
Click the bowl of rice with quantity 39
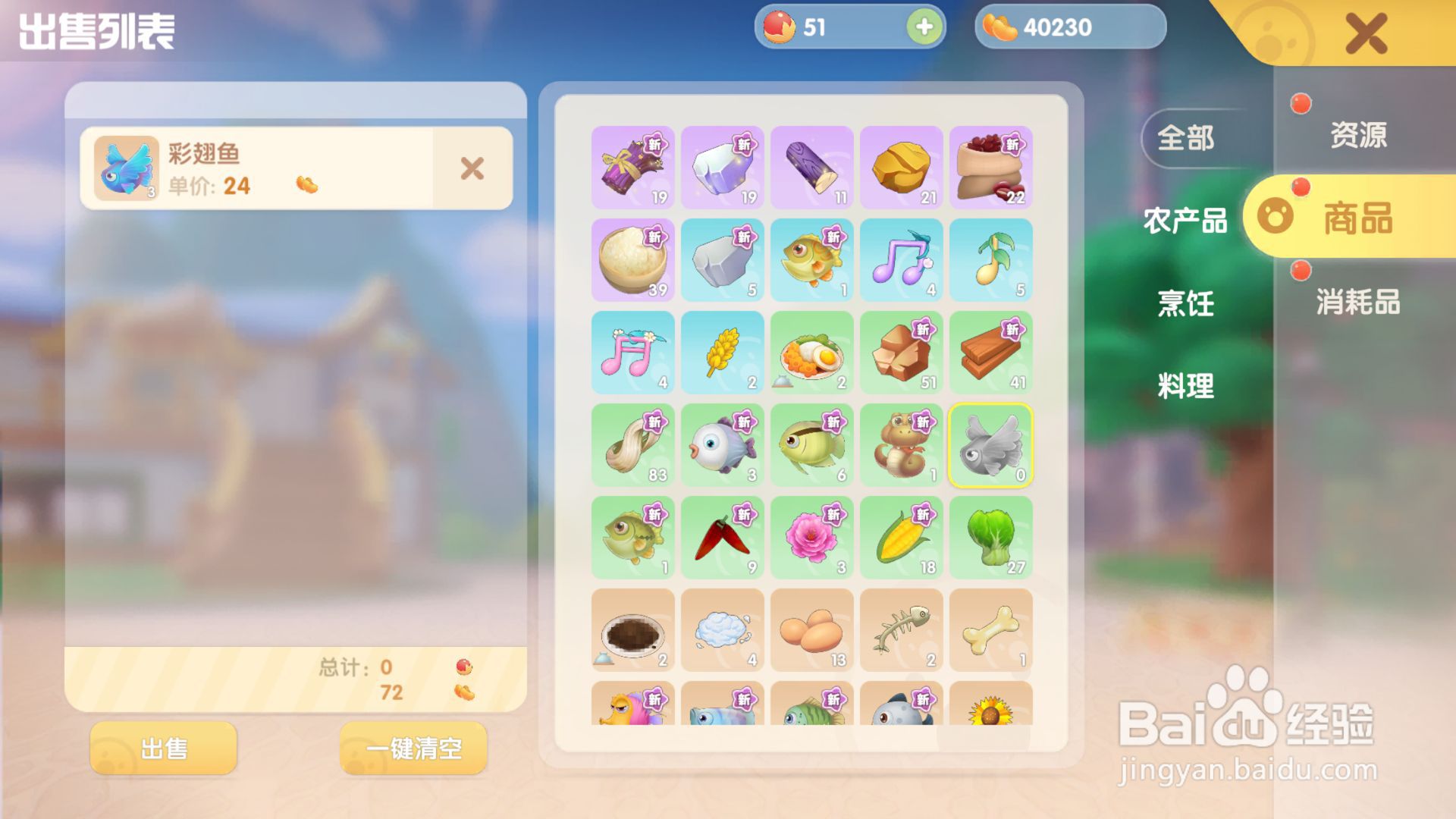(x=632, y=261)
